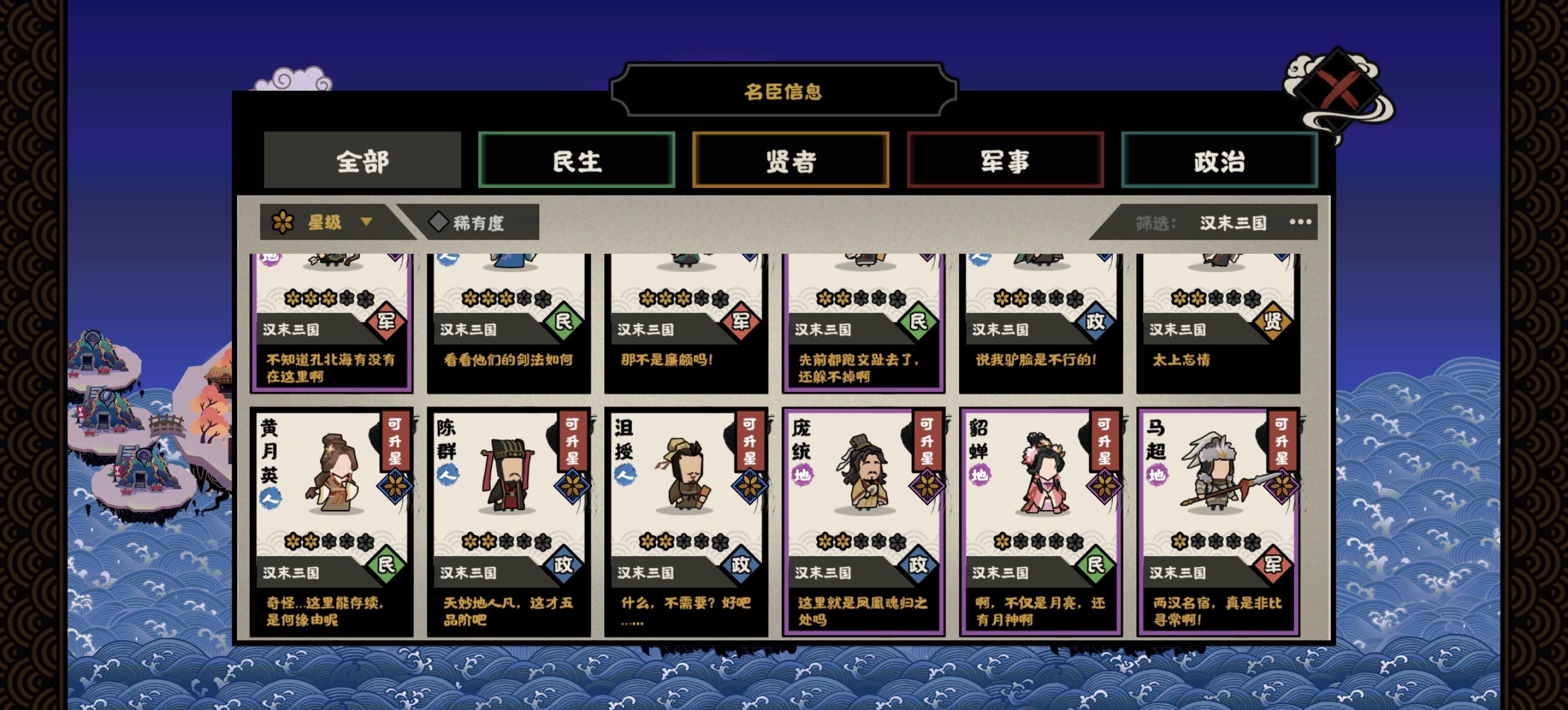The width and height of the screenshot is (1568, 710).
Task: Toggle the 稀有度 sort option
Action: pyautogui.click(x=478, y=223)
